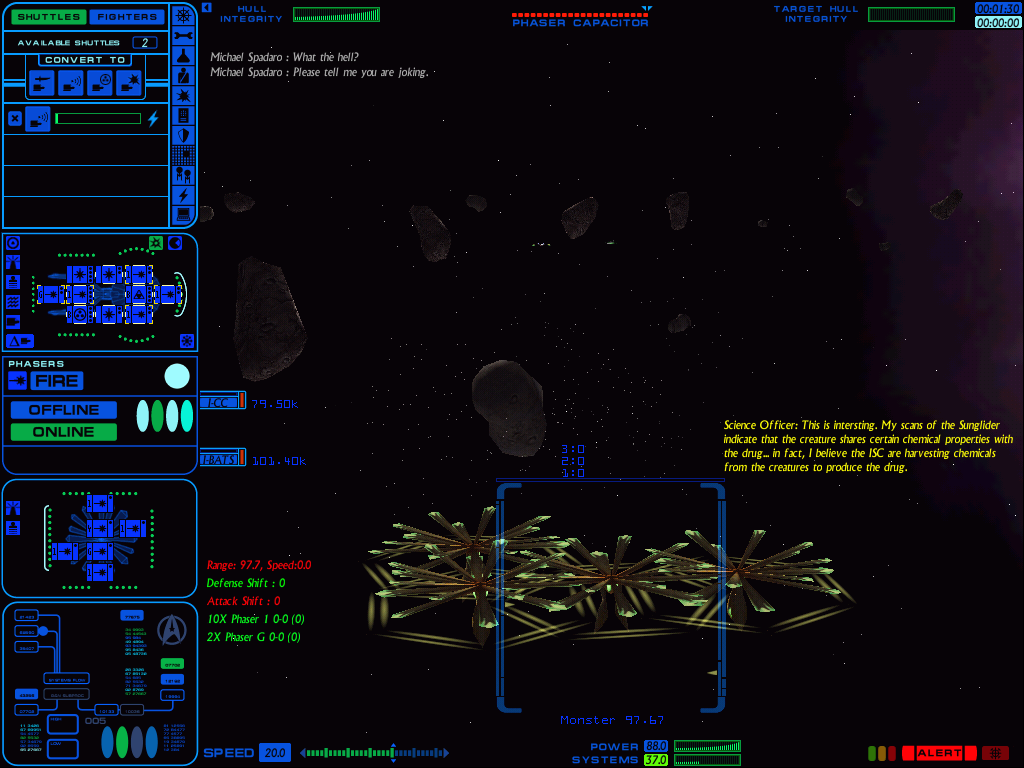Open the wrench repair panel
Viewport: 1024px width, 768px height.
183,35
